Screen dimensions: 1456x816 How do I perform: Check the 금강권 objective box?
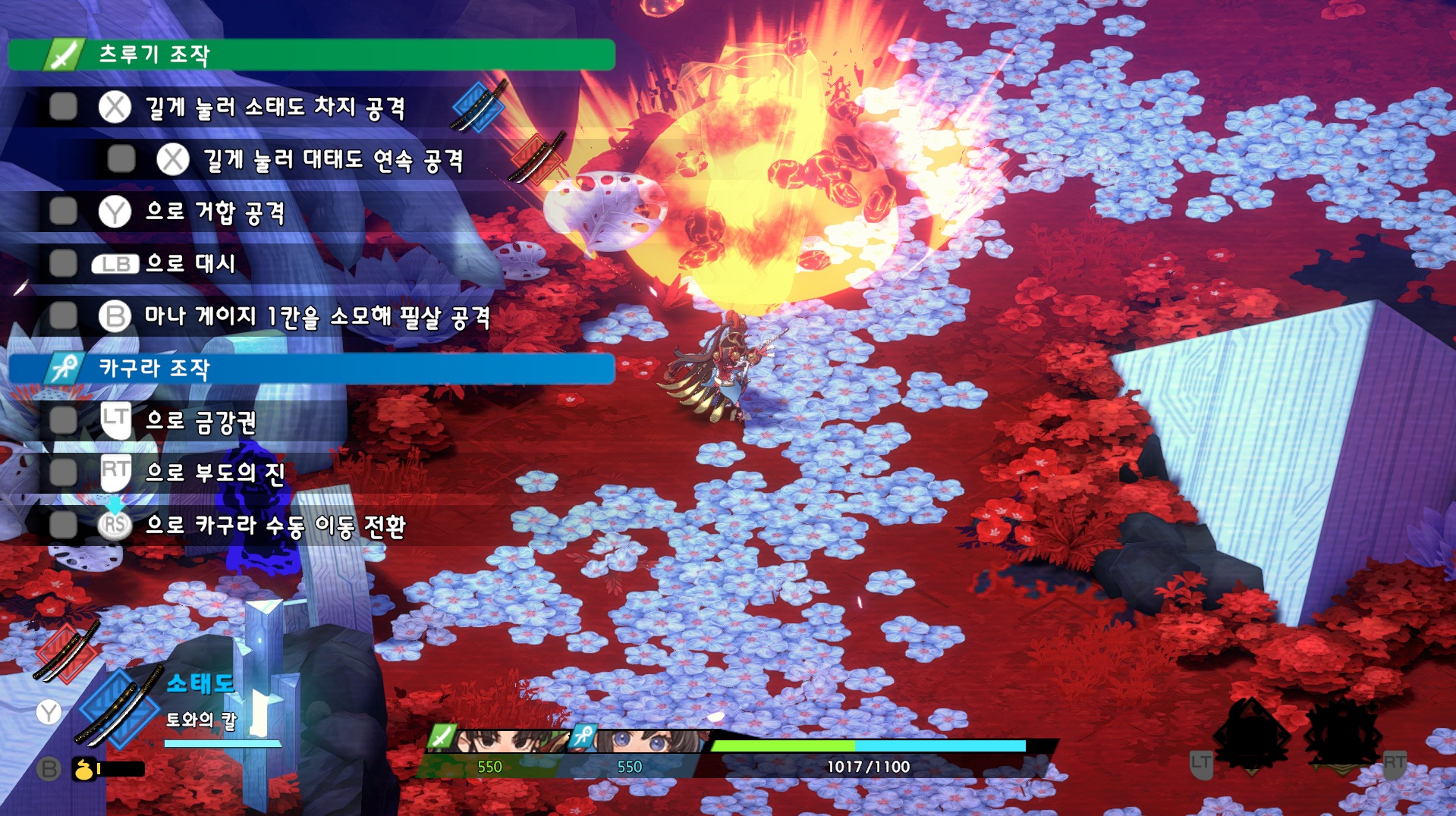(63, 420)
